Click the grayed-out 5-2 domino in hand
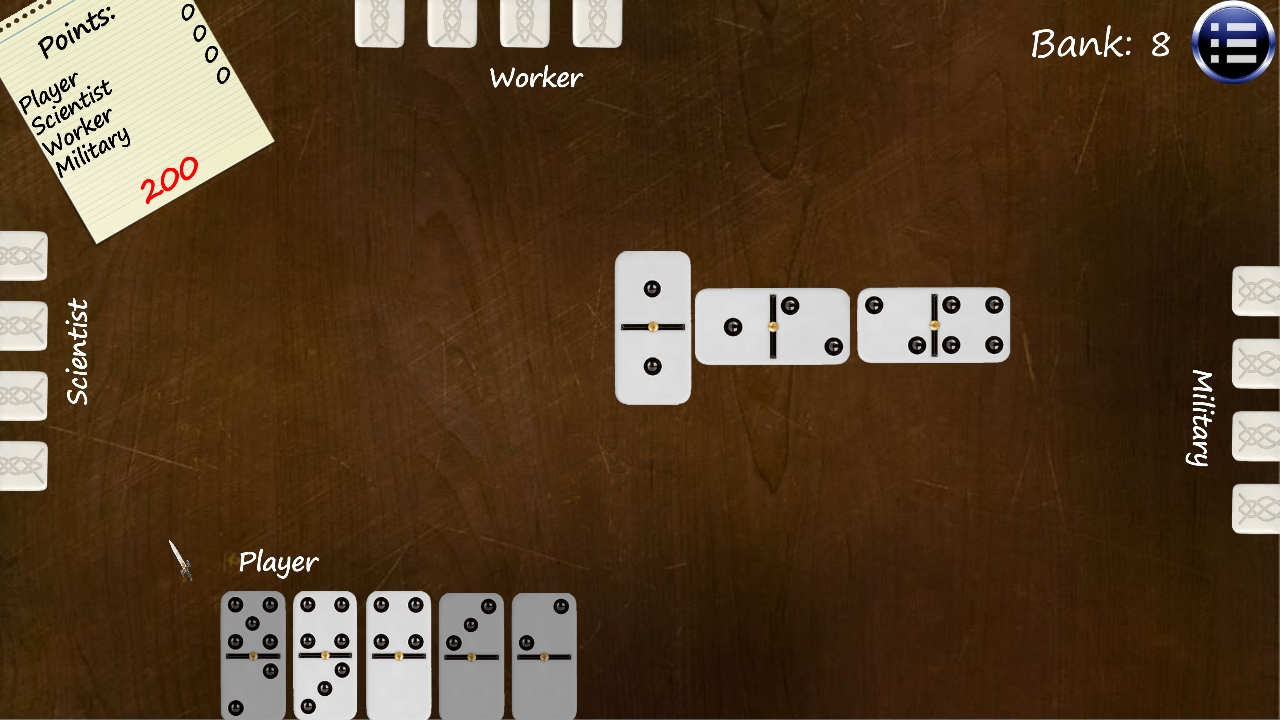Screen dimensions: 1280x720 pyautogui.click(x=252, y=655)
